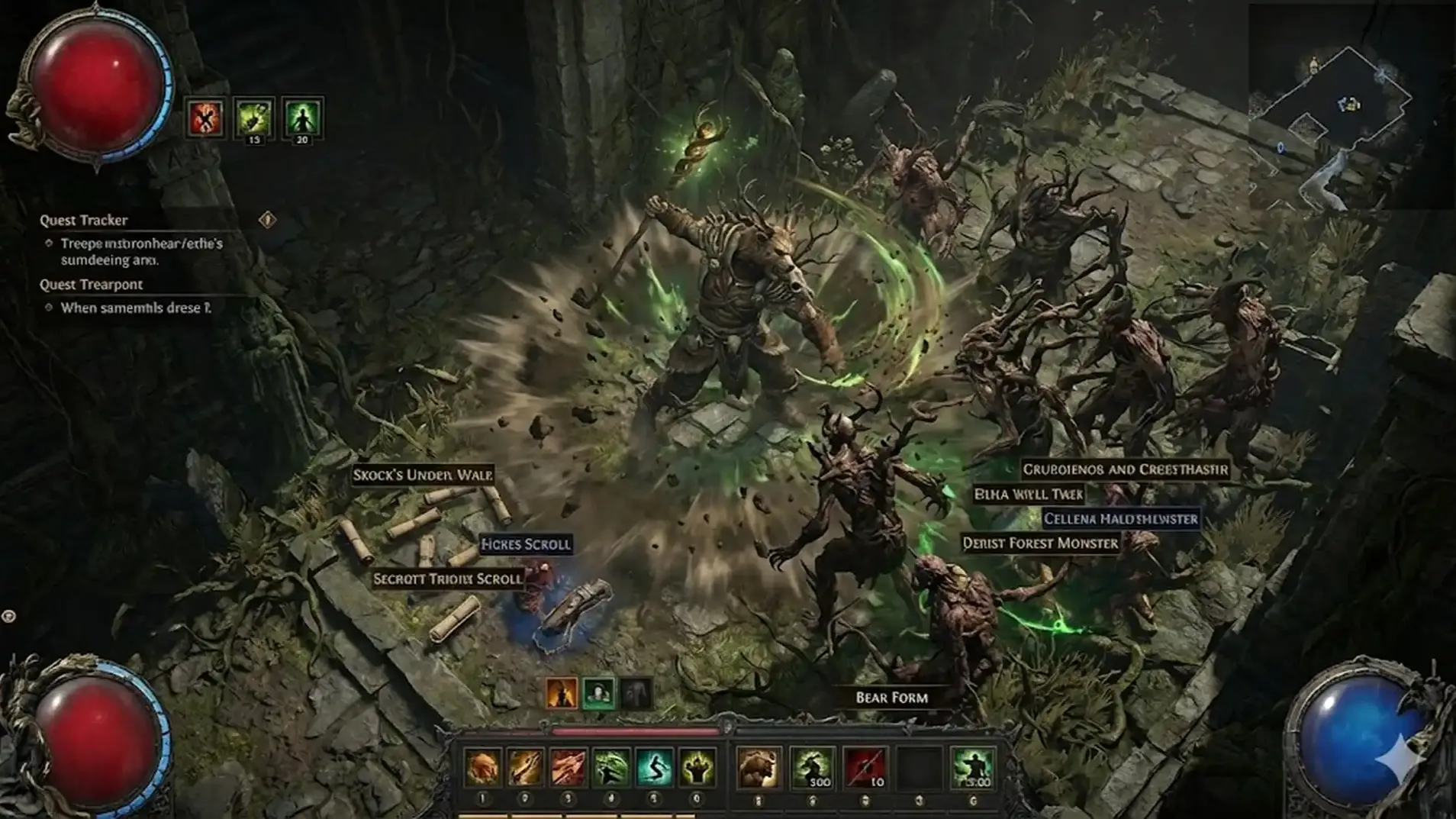Click the Cellena Haldshewster blue nameplate
Image resolution: width=1456 pixels, height=819 pixels.
coord(1120,519)
